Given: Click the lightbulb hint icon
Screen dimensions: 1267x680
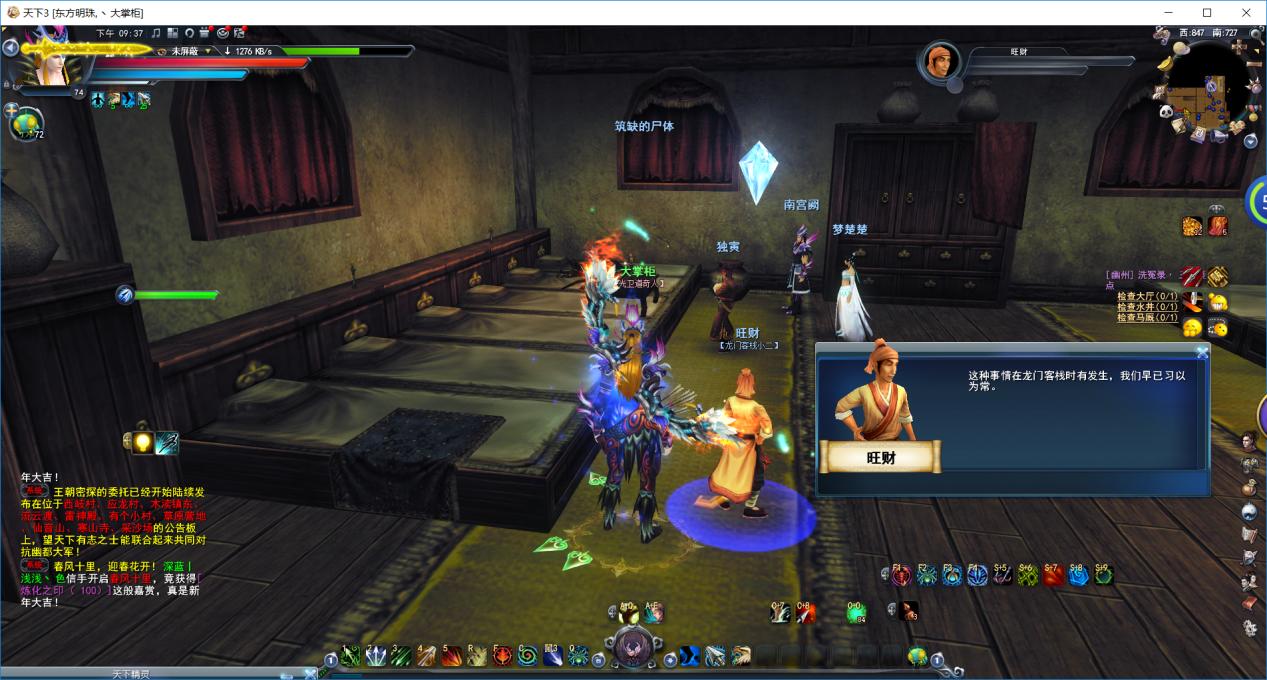Looking at the screenshot, I should [142, 442].
